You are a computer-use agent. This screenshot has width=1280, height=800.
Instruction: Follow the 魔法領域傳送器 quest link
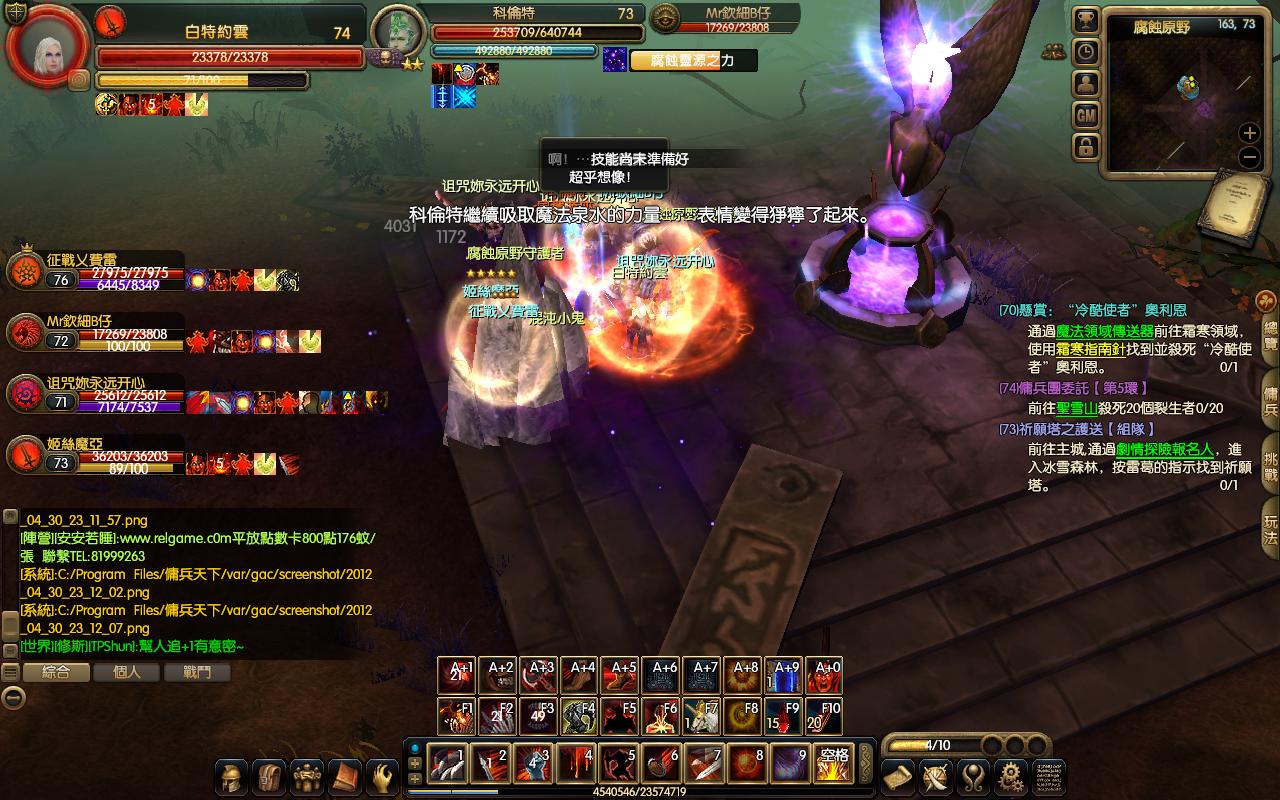pos(1104,331)
